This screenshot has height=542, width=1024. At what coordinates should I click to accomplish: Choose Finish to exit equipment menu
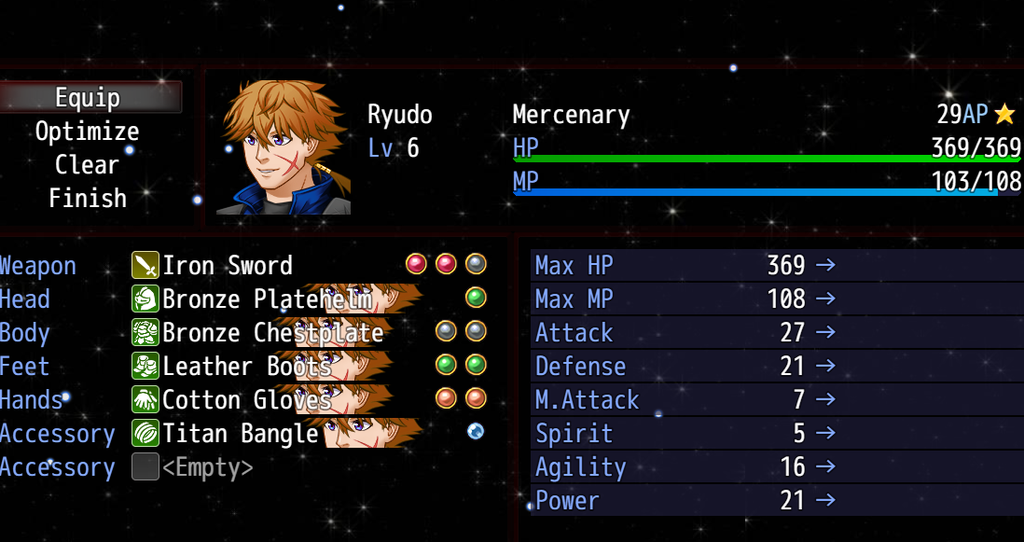click(x=88, y=198)
